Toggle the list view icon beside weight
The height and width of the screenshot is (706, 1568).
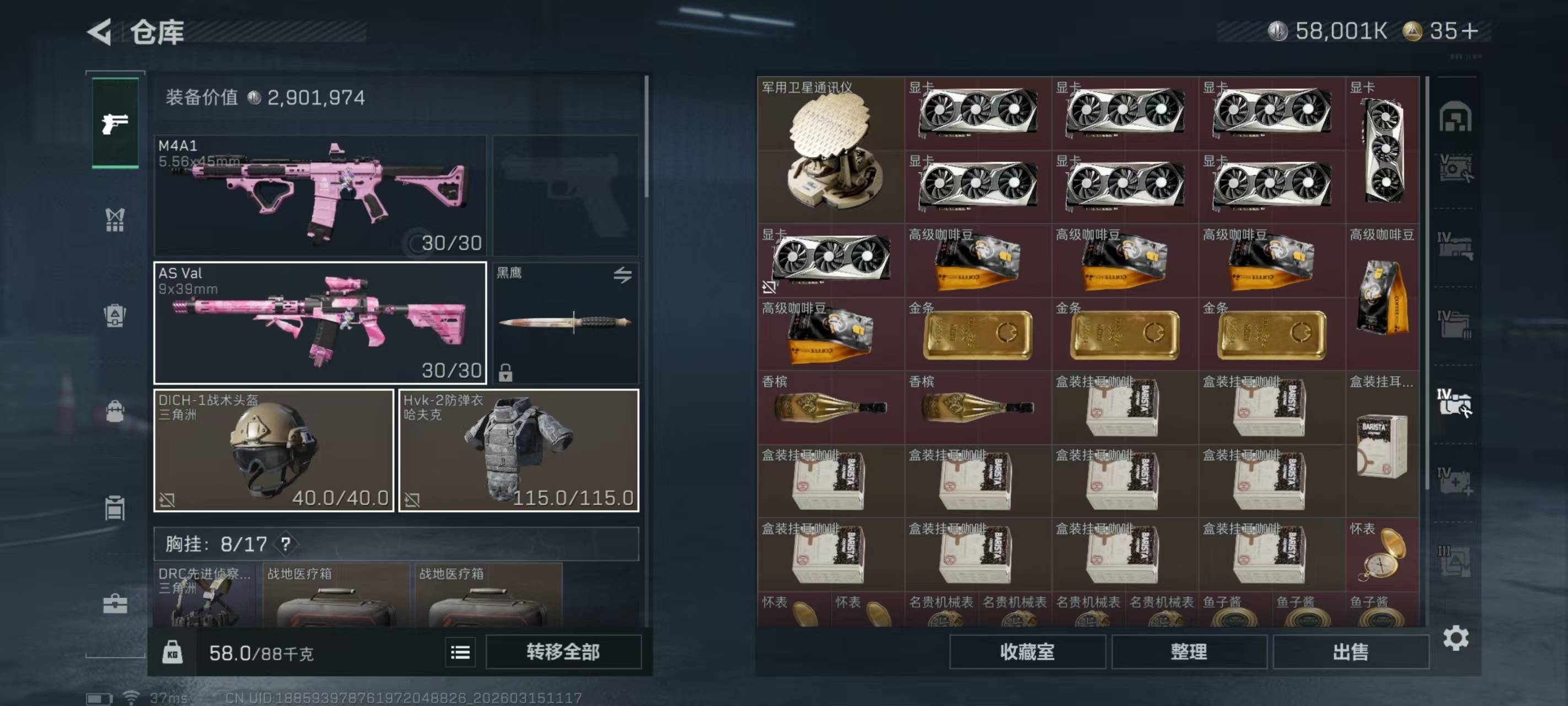point(460,652)
